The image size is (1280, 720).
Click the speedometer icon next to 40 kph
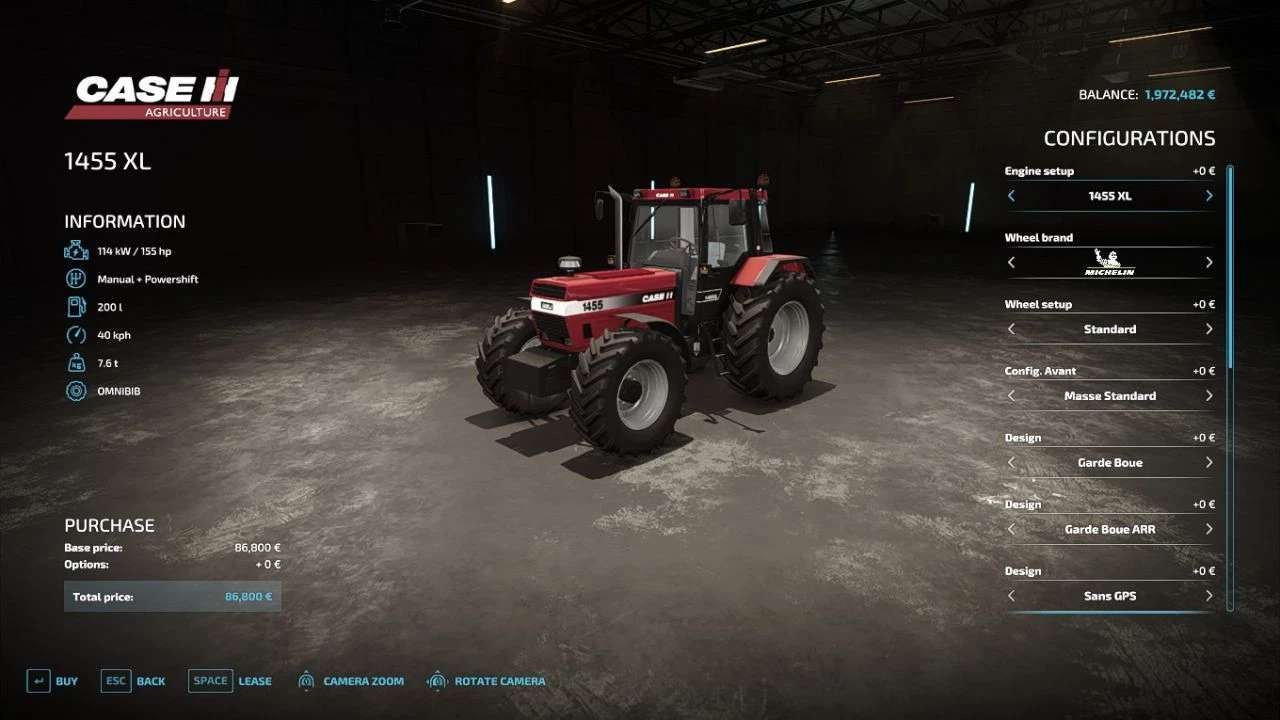76,334
